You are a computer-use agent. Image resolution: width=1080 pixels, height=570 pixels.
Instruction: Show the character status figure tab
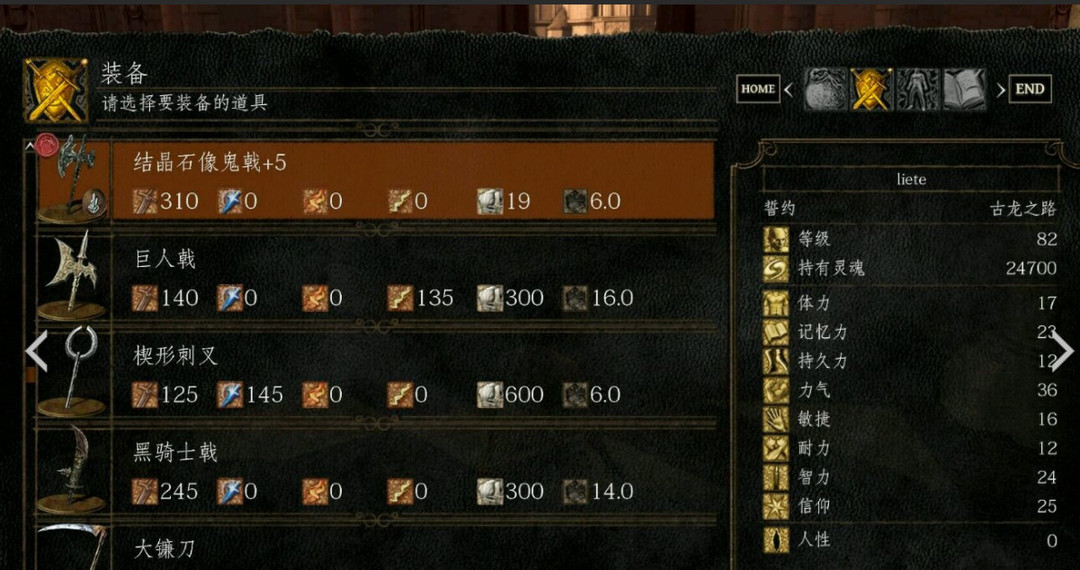(x=917, y=89)
